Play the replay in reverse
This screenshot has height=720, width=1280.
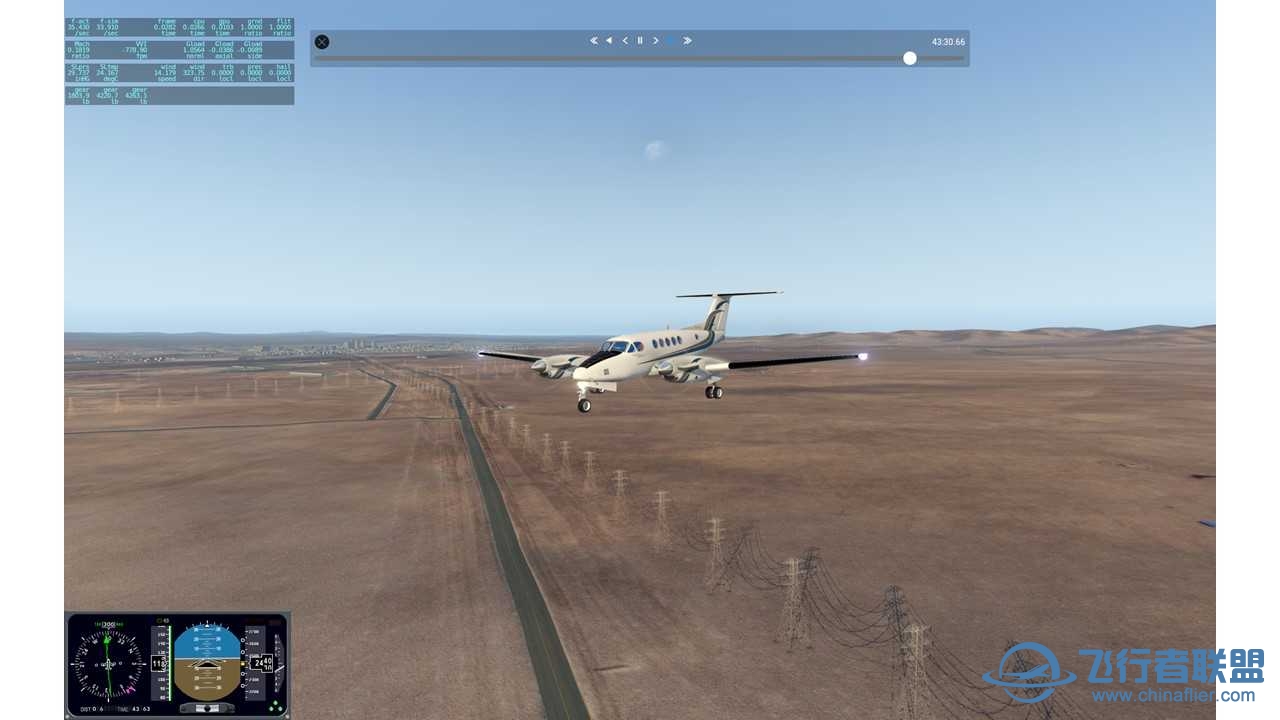609,41
